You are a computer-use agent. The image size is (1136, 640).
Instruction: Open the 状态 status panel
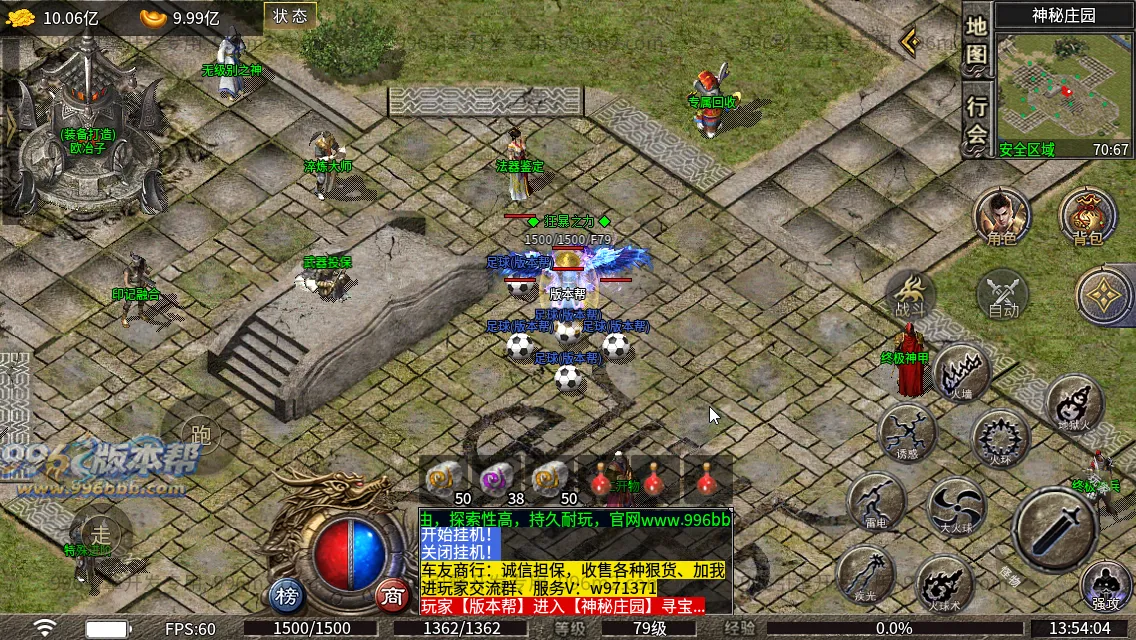point(290,16)
